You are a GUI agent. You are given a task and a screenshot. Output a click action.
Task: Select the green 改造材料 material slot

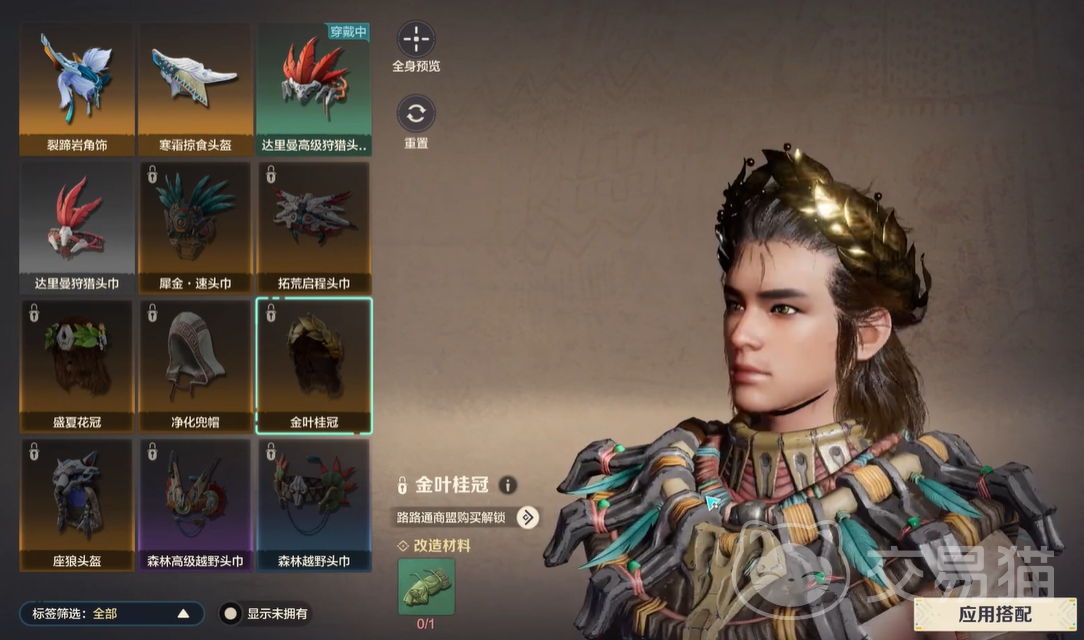[x=426, y=587]
